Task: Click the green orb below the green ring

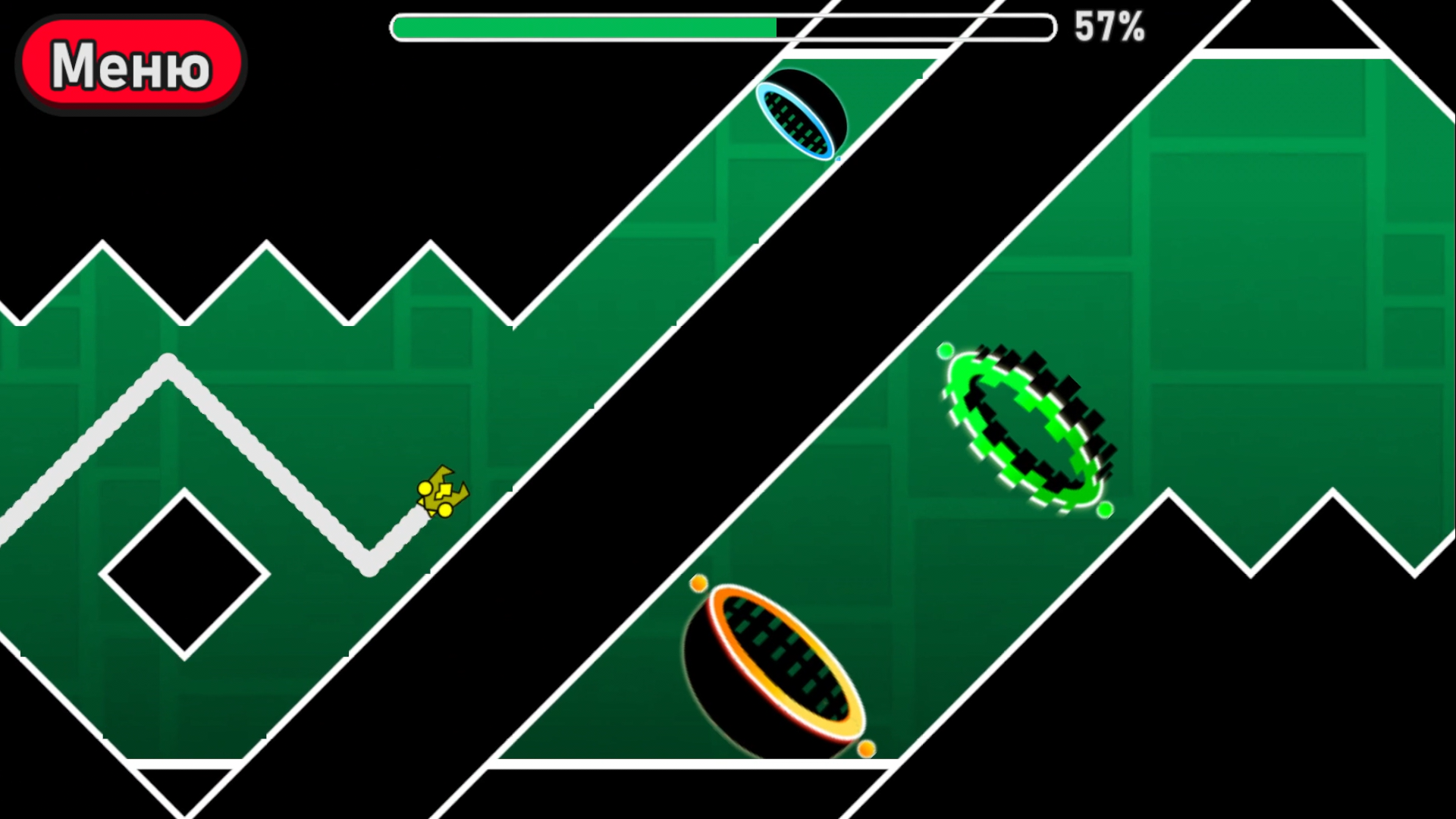Action: click(1104, 510)
